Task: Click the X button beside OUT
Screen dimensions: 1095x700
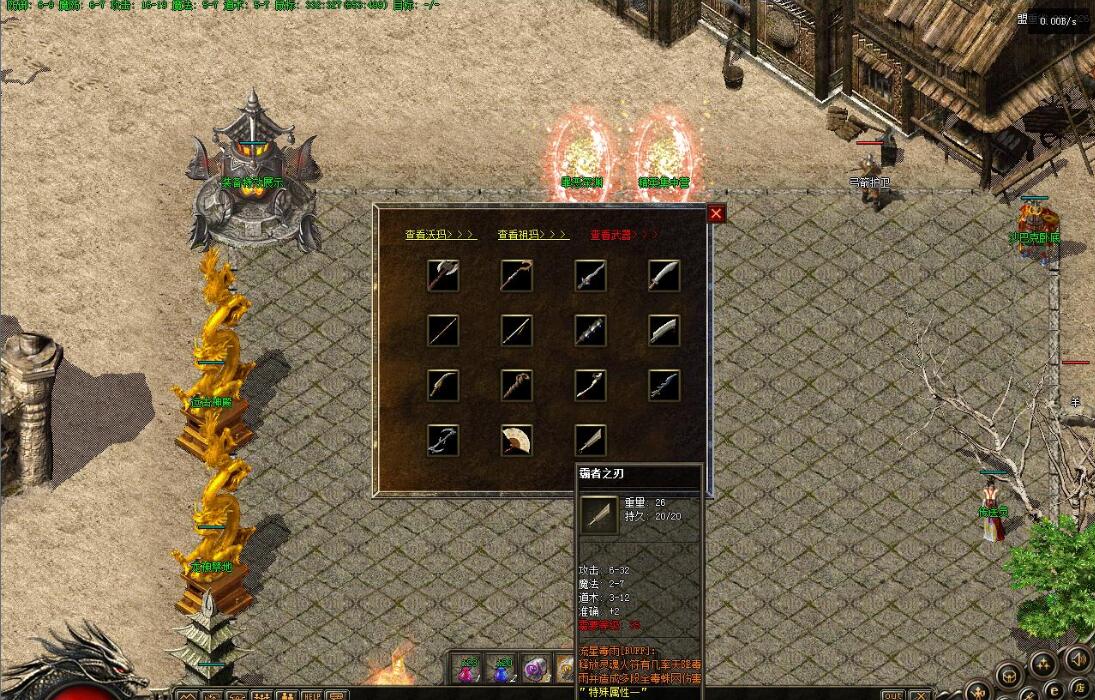Action: (920, 694)
